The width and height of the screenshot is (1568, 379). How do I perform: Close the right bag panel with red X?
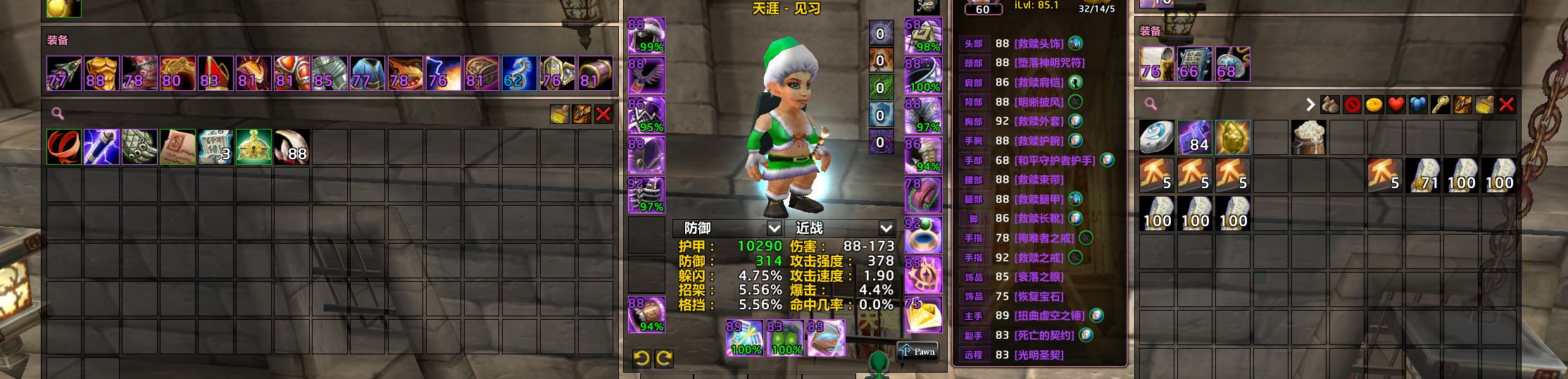[1506, 105]
